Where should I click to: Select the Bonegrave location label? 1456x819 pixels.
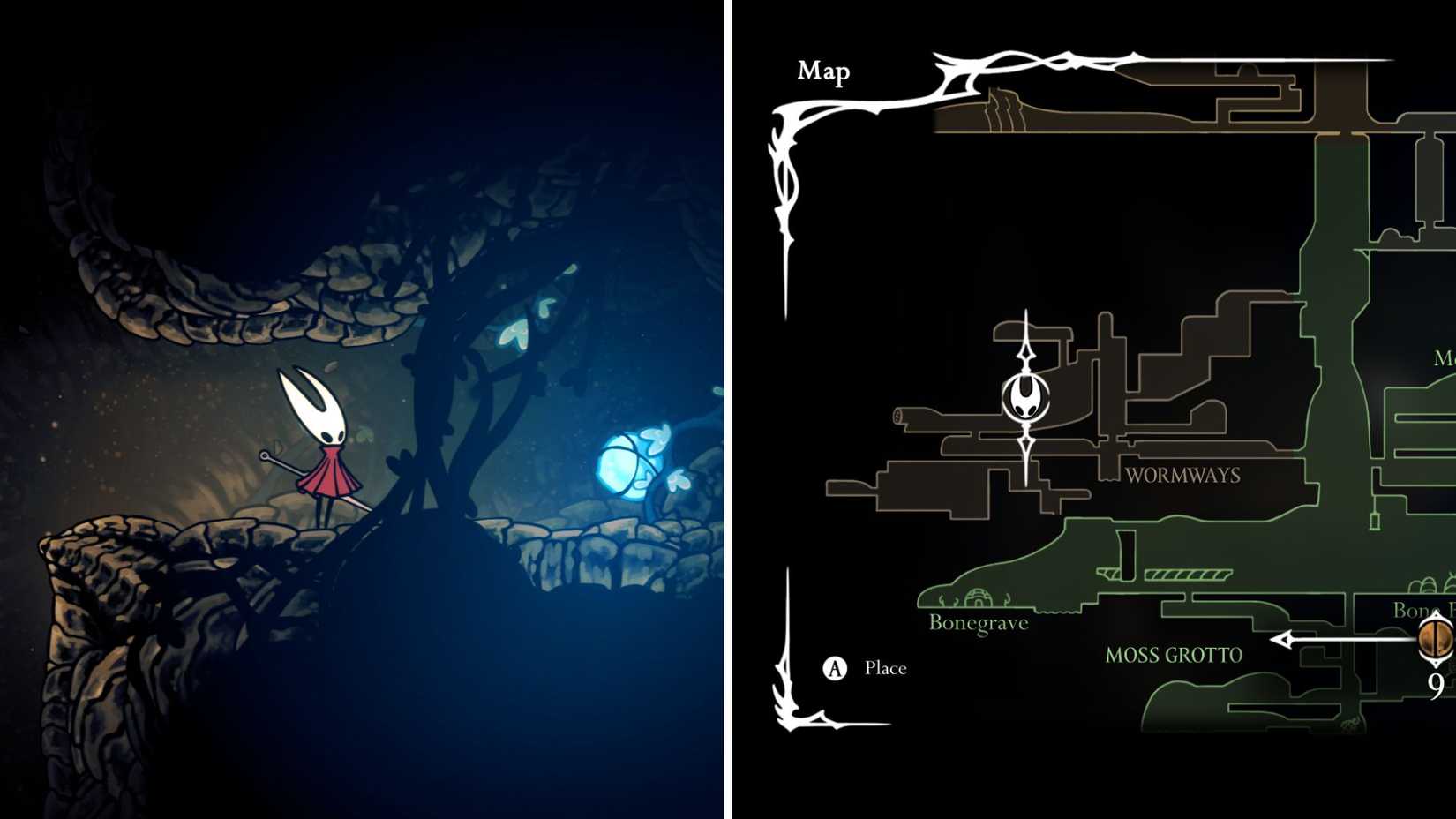tap(978, 622)
